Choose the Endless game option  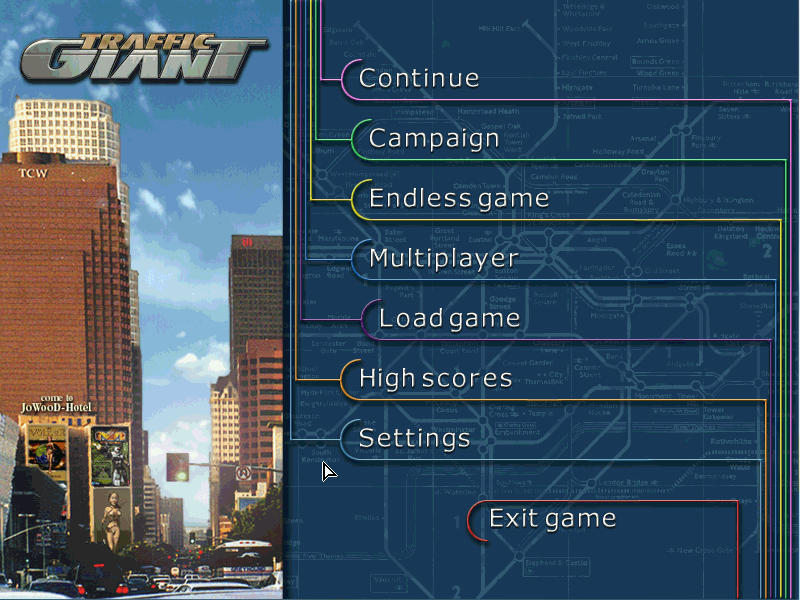pos(458,198)
